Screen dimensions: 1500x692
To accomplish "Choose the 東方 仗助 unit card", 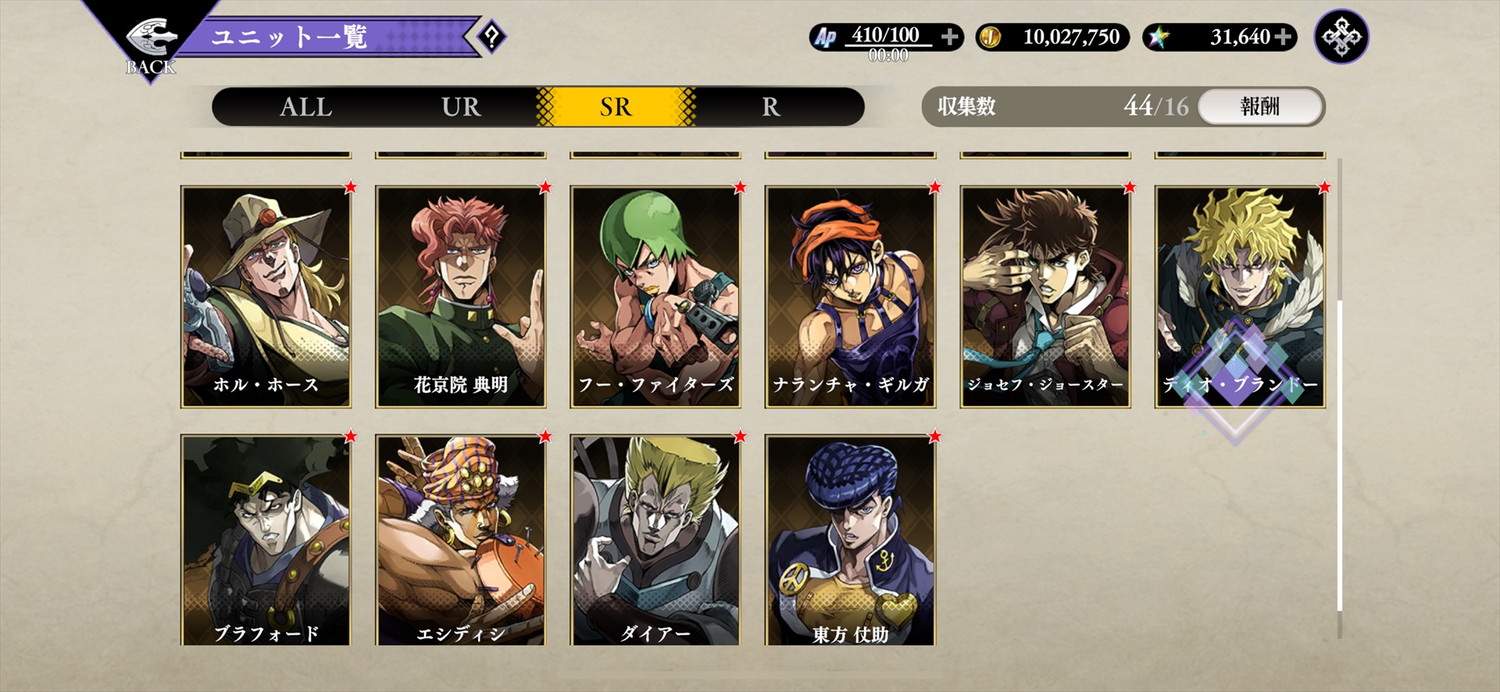I will (x=851, y=540).
